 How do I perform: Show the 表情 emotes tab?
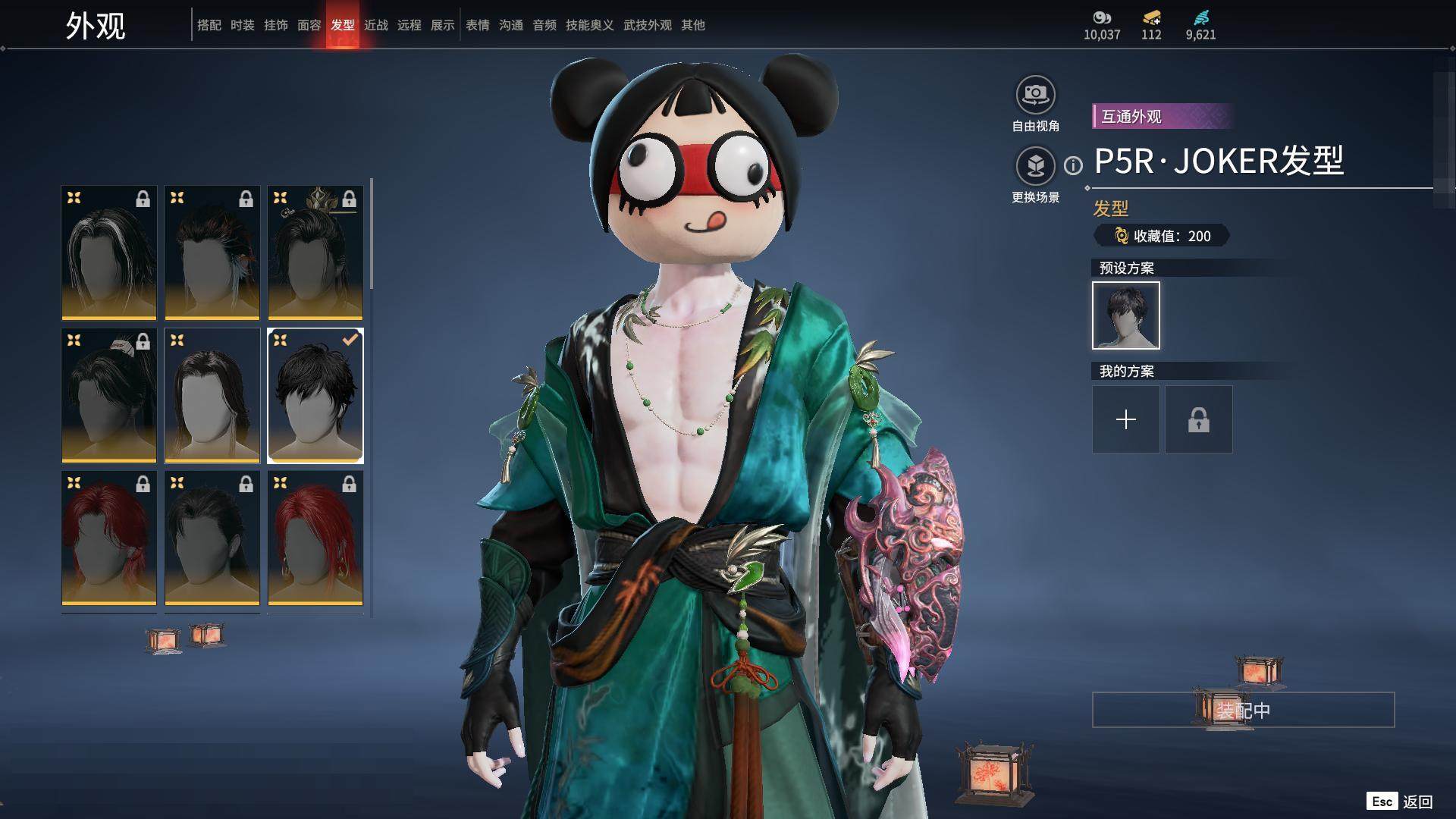tap(477, 25)
